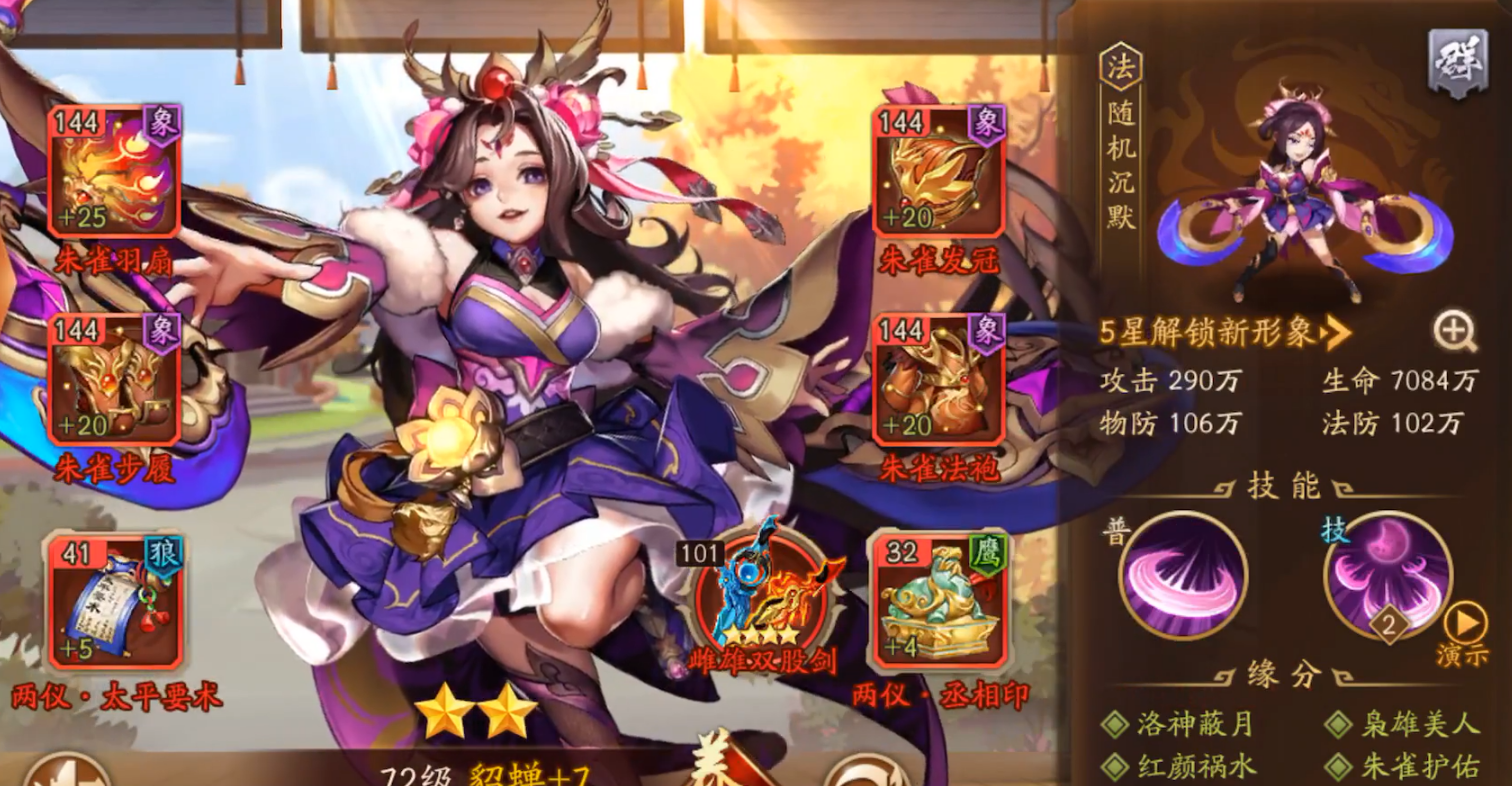Viewport: 1512px width, 786px height.
Task: Open the 两仪·太平要术 treasure scroll icon
Action: [116, 600]
